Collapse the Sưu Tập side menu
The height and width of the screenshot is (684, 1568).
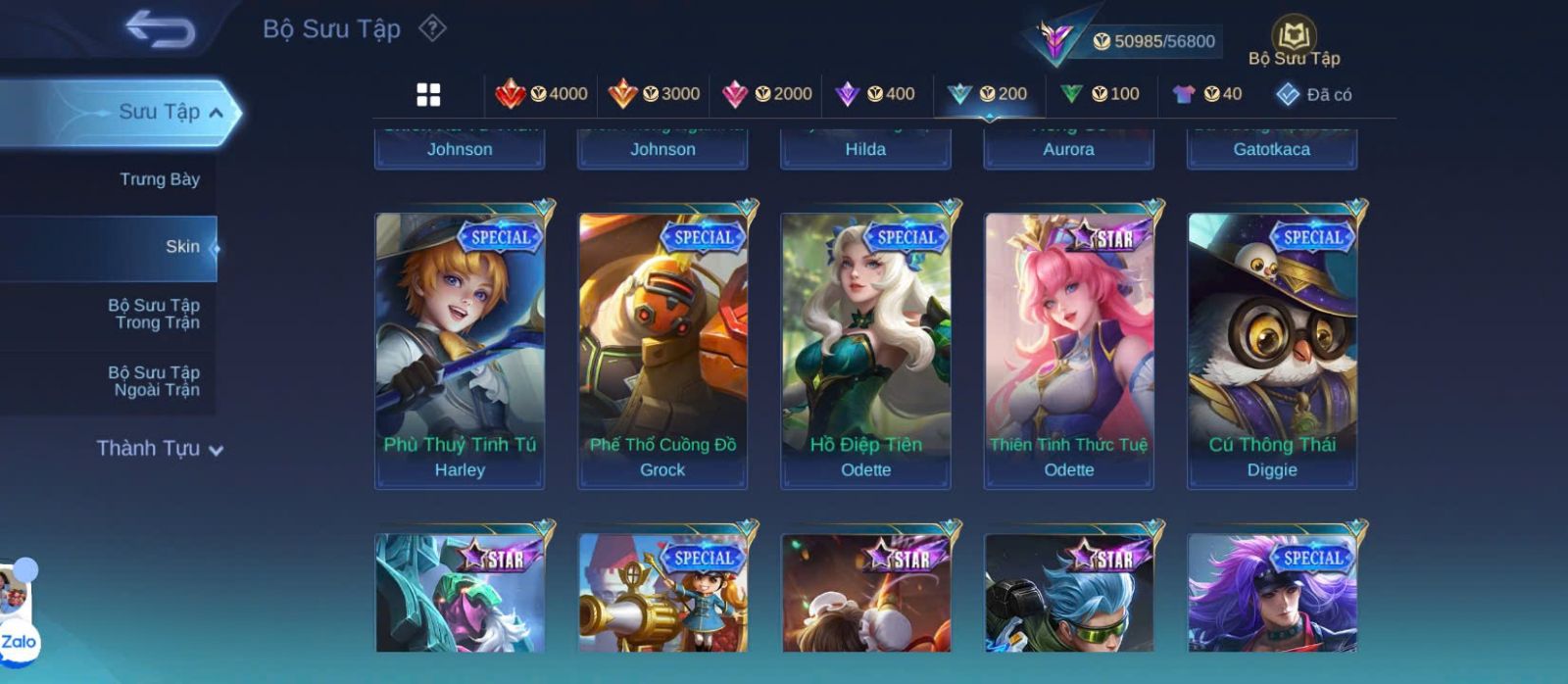[x=216, y=113]
